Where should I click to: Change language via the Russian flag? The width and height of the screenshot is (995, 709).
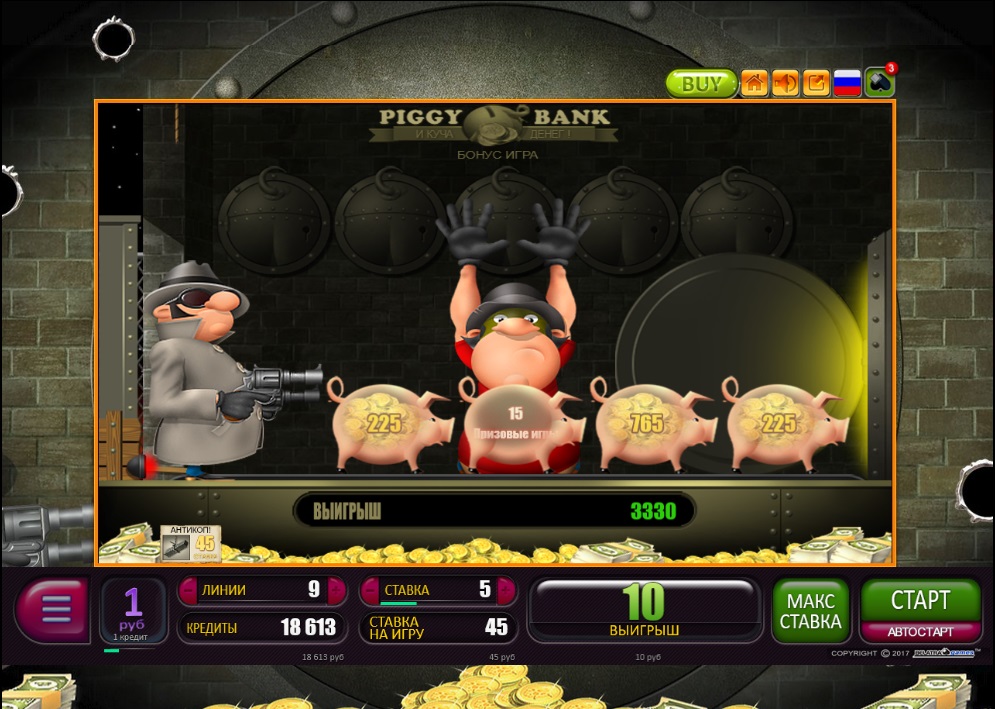847,83
